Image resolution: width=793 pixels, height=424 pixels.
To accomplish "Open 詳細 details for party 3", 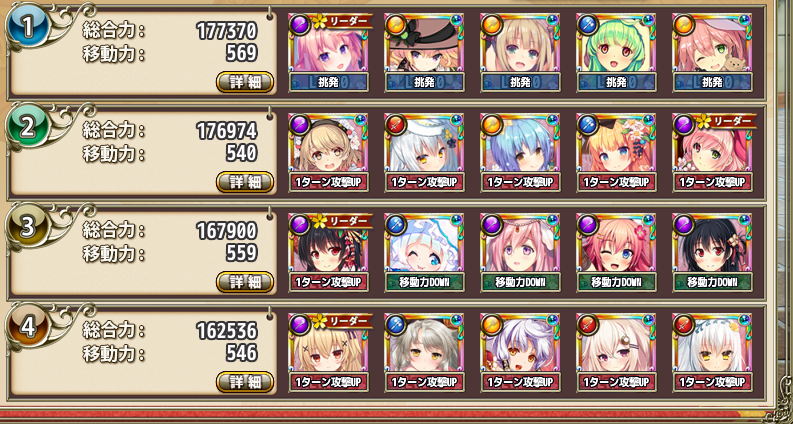I will click(x=245, y=281).
